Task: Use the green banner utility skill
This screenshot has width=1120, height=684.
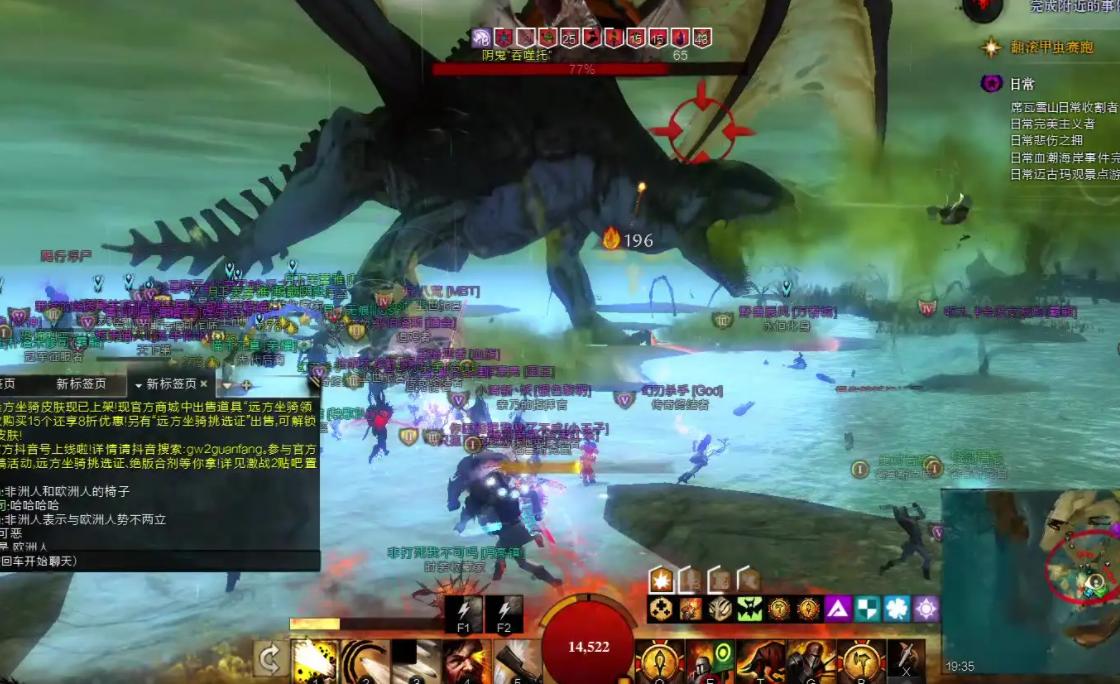Action: coord(710,661)
